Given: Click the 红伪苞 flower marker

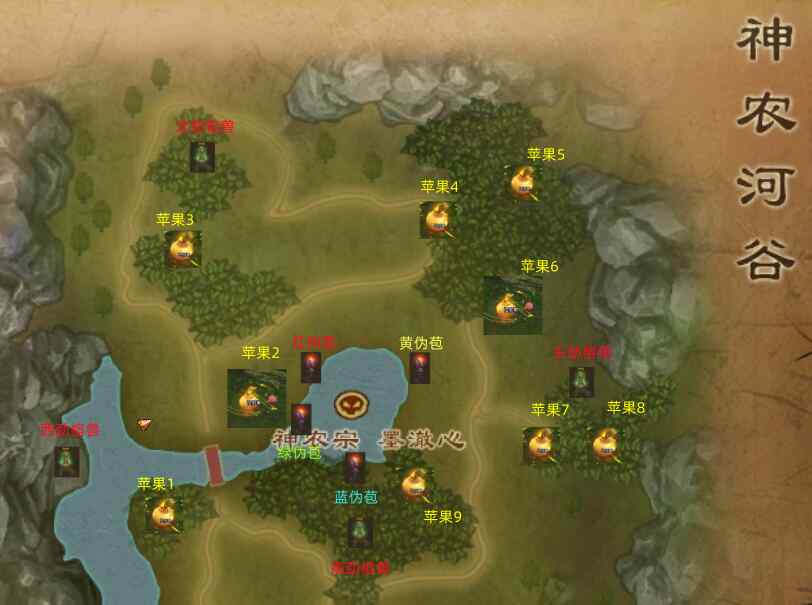Looking at the screenshot, I should coord(311,367).
